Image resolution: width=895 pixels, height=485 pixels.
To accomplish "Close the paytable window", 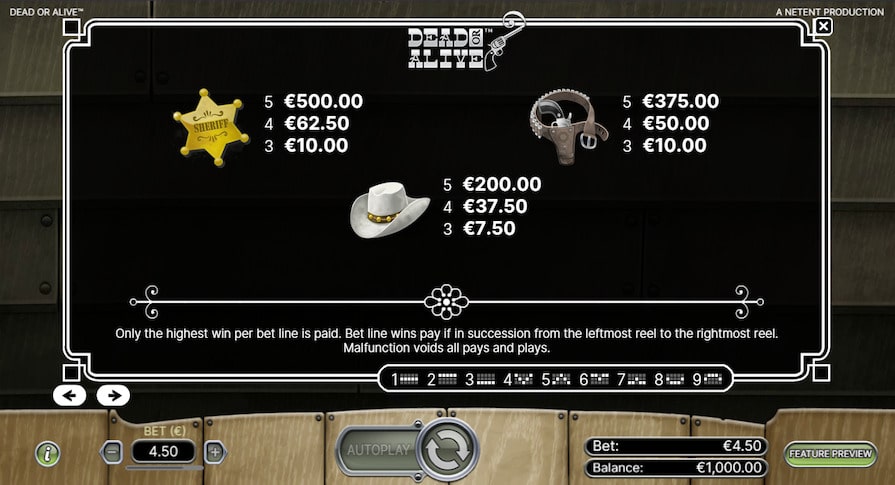I will (823, 26).
